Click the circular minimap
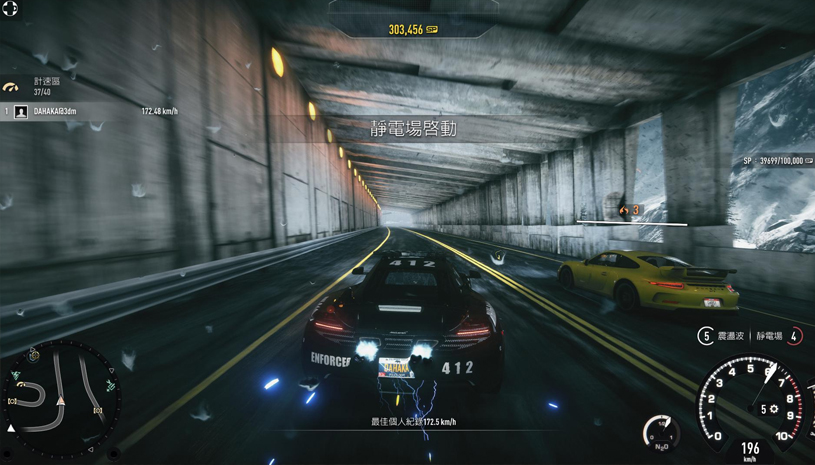This screenshot has width=815, height=465. click(x=62, y=398)
